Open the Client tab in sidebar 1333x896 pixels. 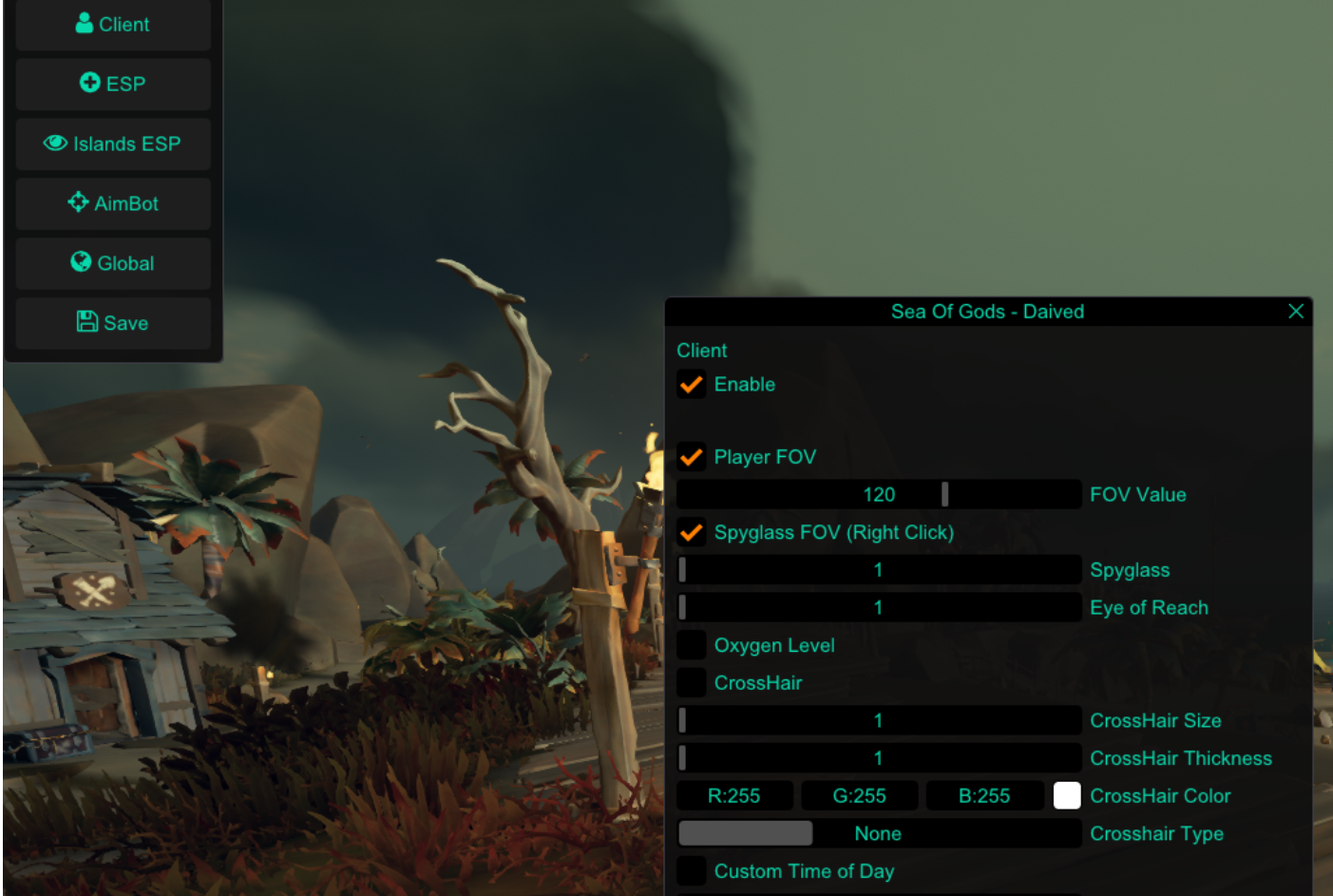(x=113, y=25)
